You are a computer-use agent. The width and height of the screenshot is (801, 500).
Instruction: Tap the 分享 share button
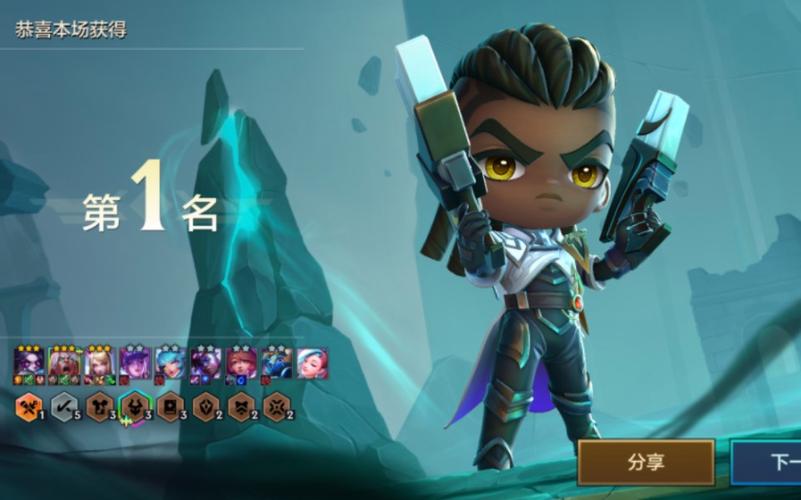(x=646, y=462)
